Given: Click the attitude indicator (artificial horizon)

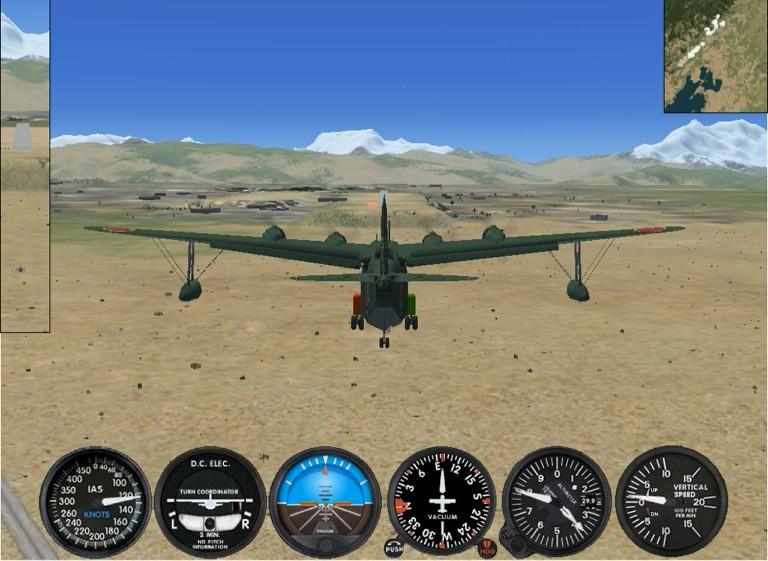Looking at the screenshot, I should 325,501.
